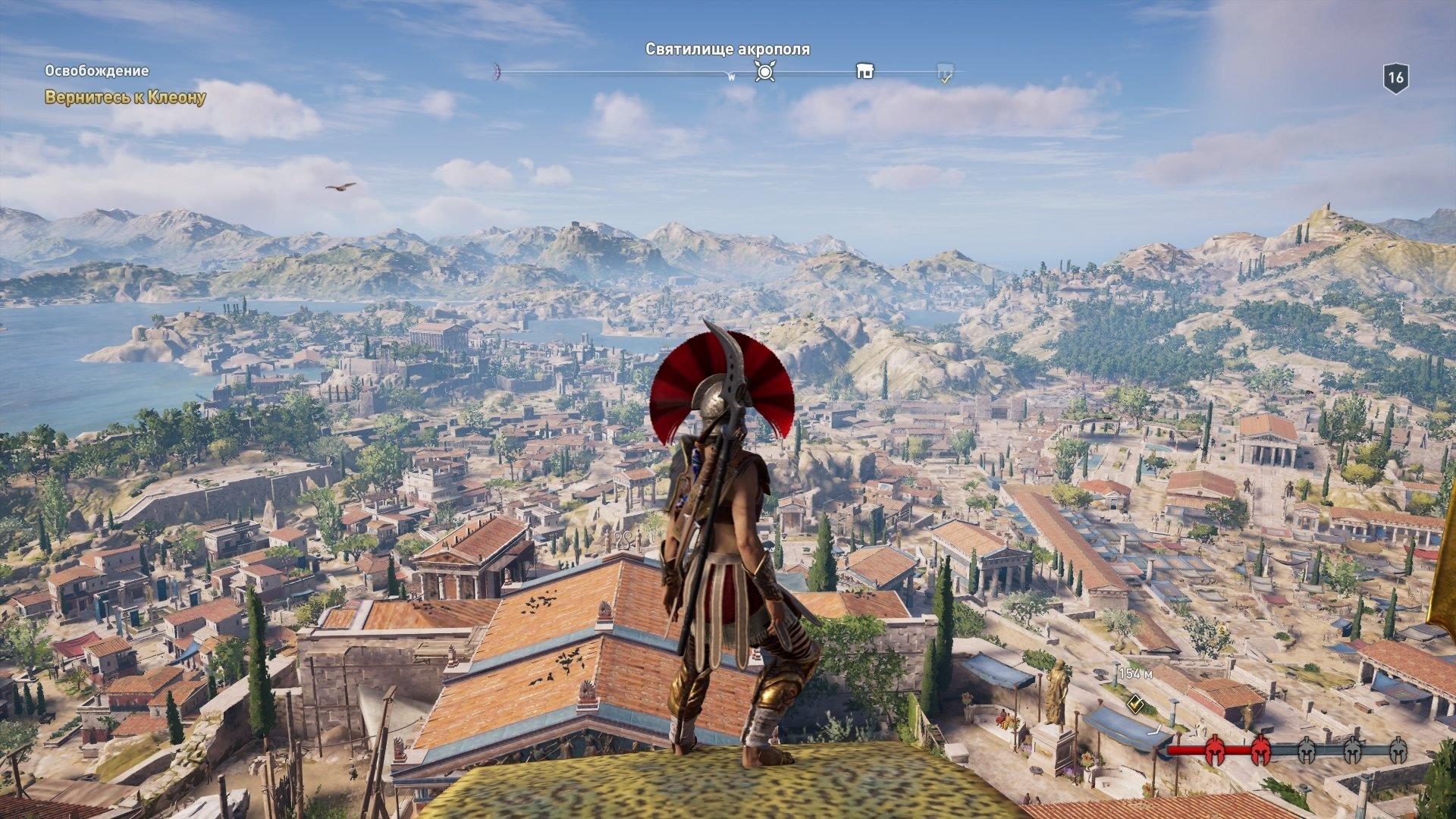Click the "Святилище акрополя" location label
The height and width of the screenshot is (819, 1456).
pos(727,49)
